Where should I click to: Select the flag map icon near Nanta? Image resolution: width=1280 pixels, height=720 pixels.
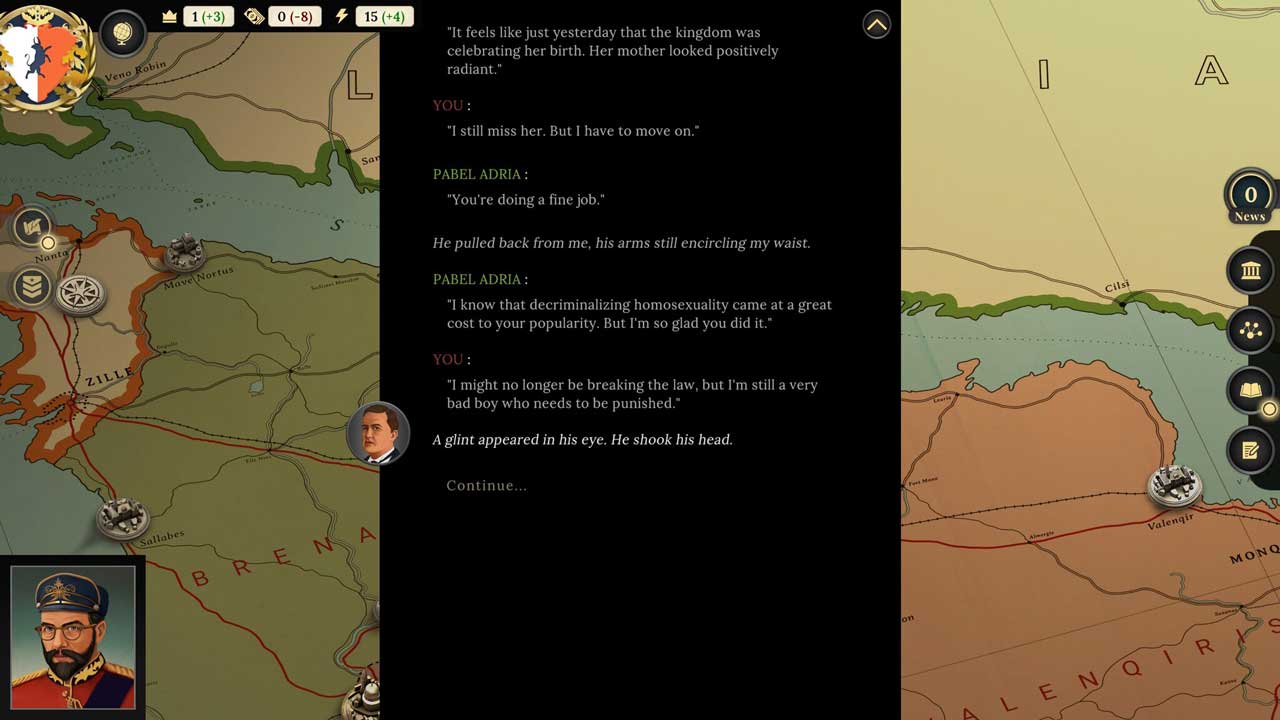32,227
